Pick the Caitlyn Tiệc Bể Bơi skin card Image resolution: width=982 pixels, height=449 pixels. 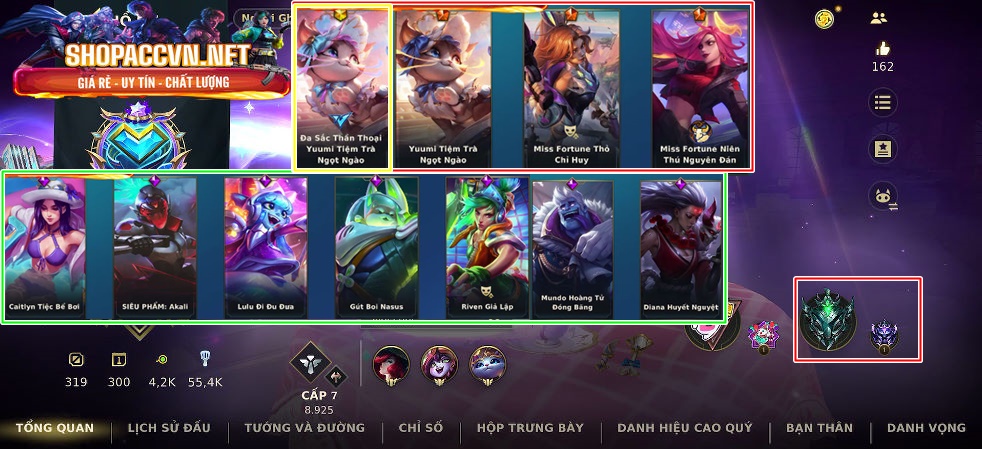point(45,247)
